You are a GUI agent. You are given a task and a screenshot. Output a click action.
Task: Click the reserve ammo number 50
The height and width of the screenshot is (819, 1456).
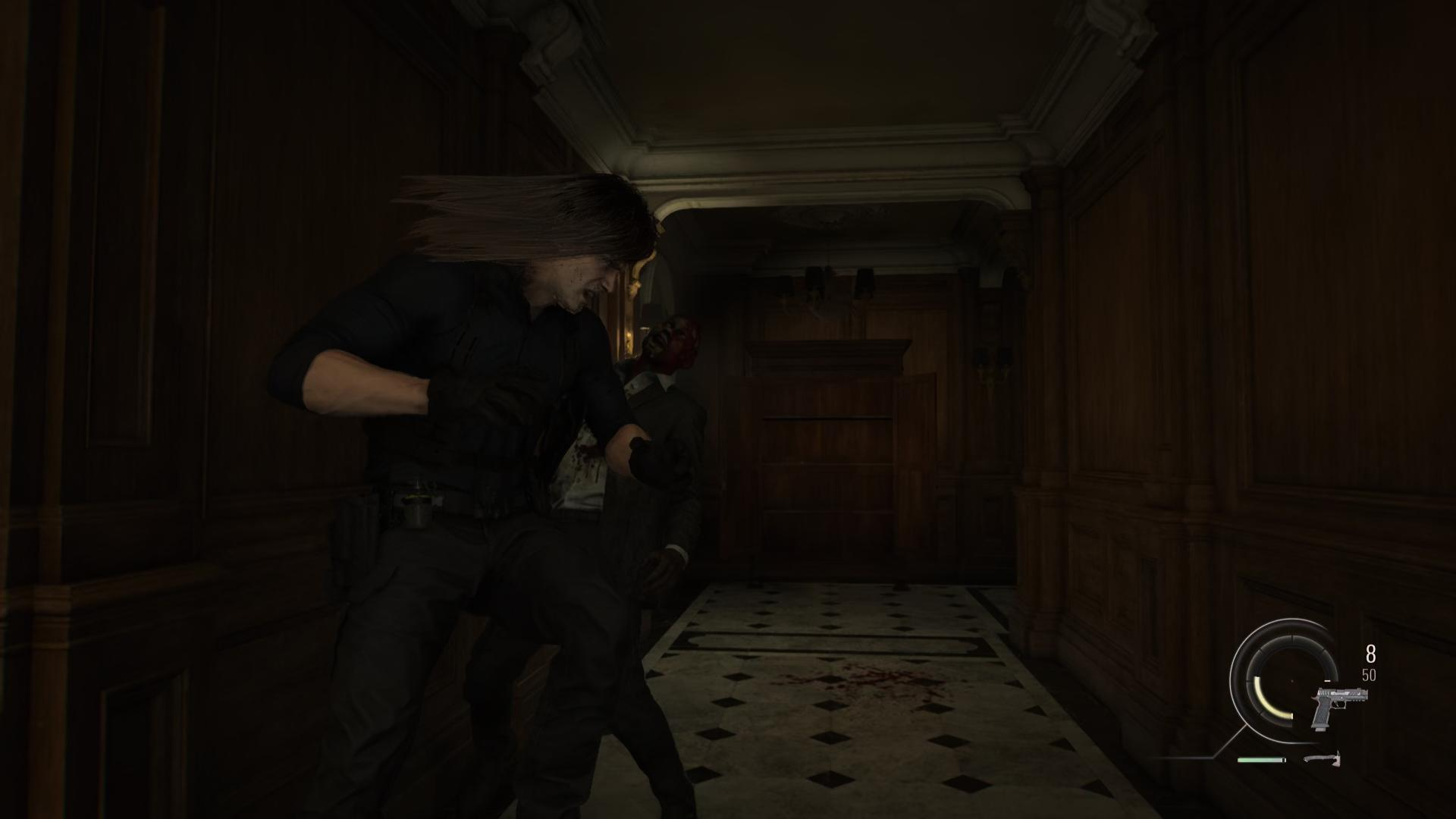click(x=1370, y=674)
